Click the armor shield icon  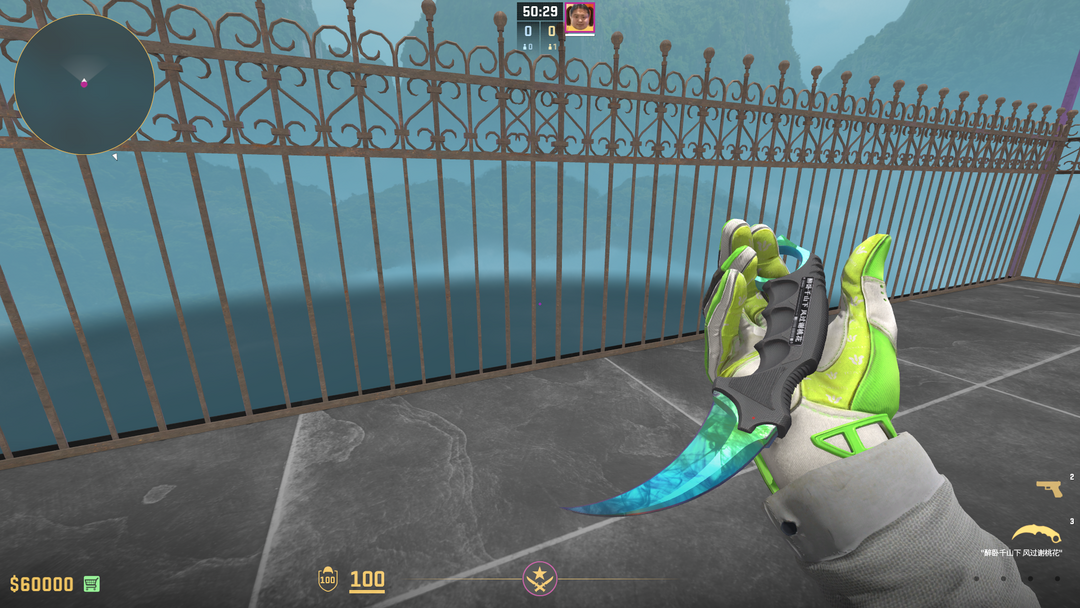click(327, 579)
